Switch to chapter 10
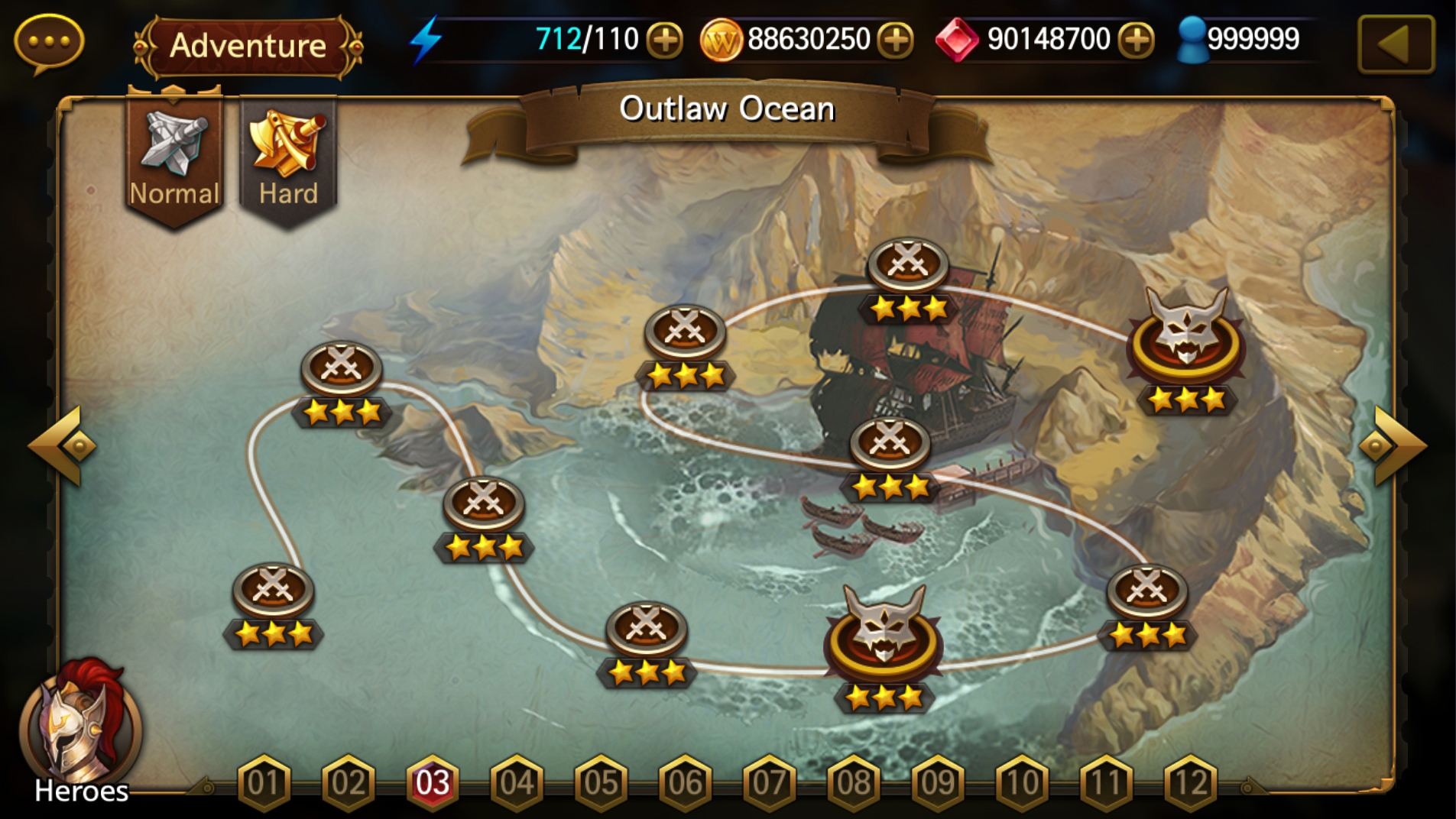This screenshot has height=819, width=1456. [1022, 782]
